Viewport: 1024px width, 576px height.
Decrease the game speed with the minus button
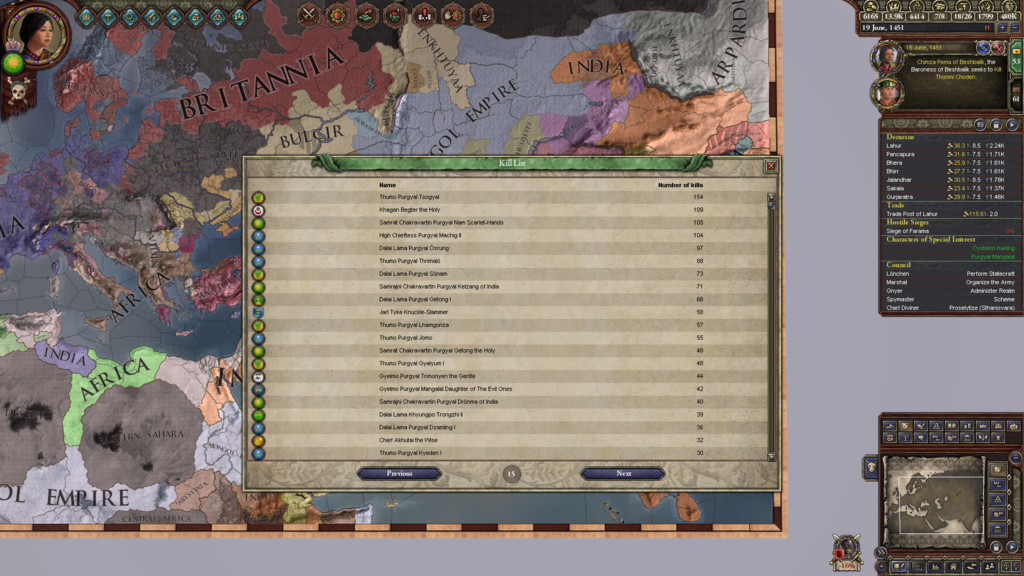1014,29
